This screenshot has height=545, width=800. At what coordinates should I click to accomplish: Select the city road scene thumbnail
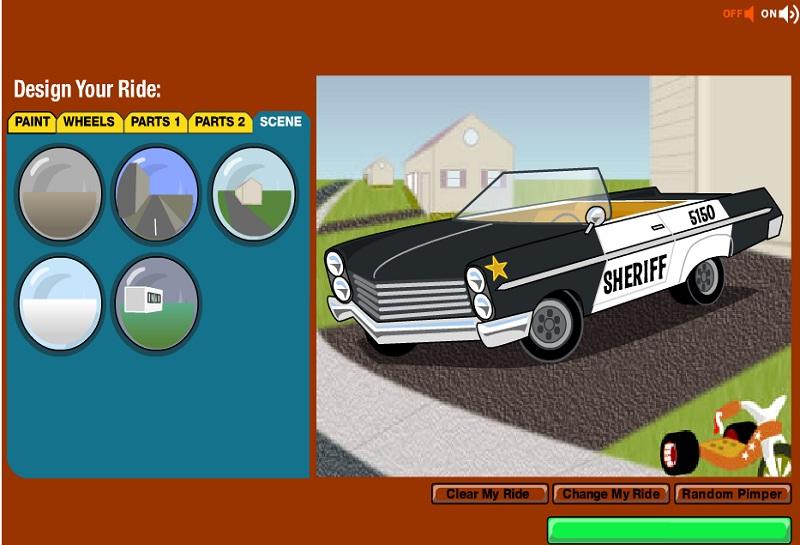156,194
